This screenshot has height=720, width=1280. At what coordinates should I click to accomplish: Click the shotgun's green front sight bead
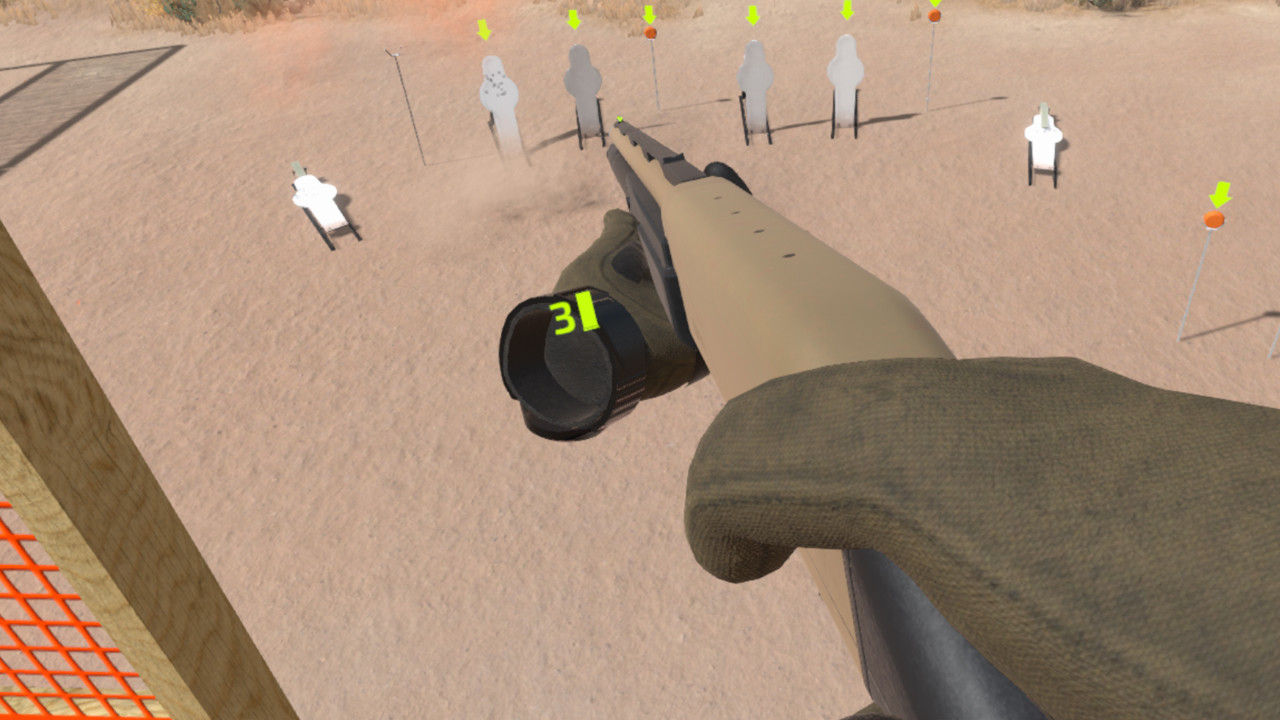(x=622, y=120)
